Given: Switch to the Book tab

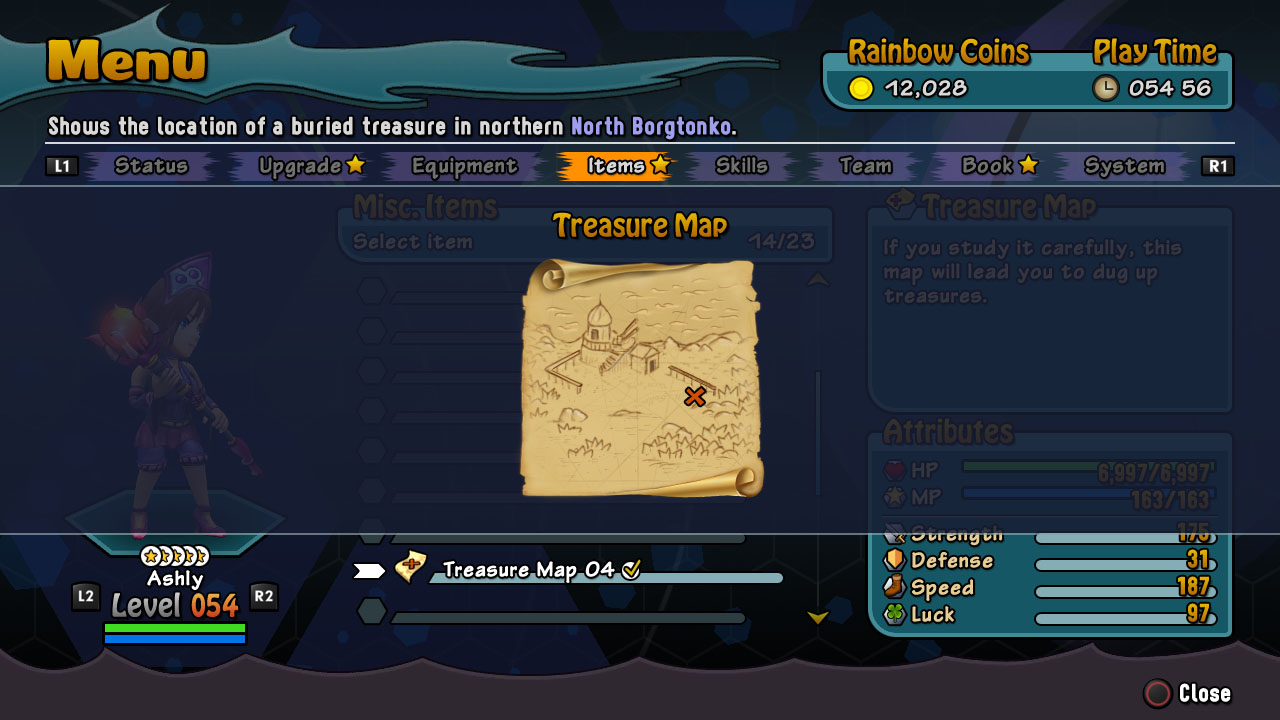Looking at the screenshot, I should (x=998, y=166).
